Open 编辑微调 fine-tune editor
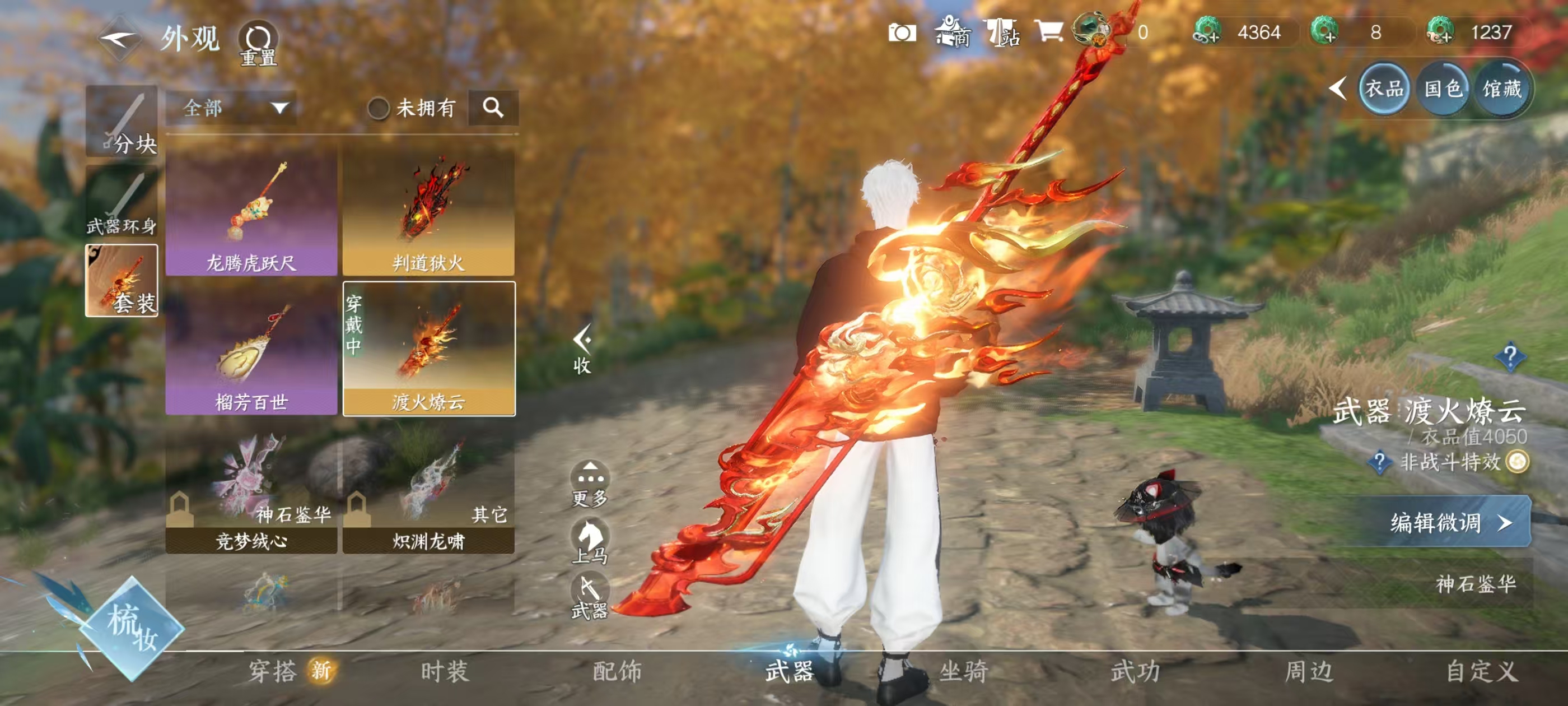The height and width of the screenshot is (706, 1568). [x=1446, y=522]
